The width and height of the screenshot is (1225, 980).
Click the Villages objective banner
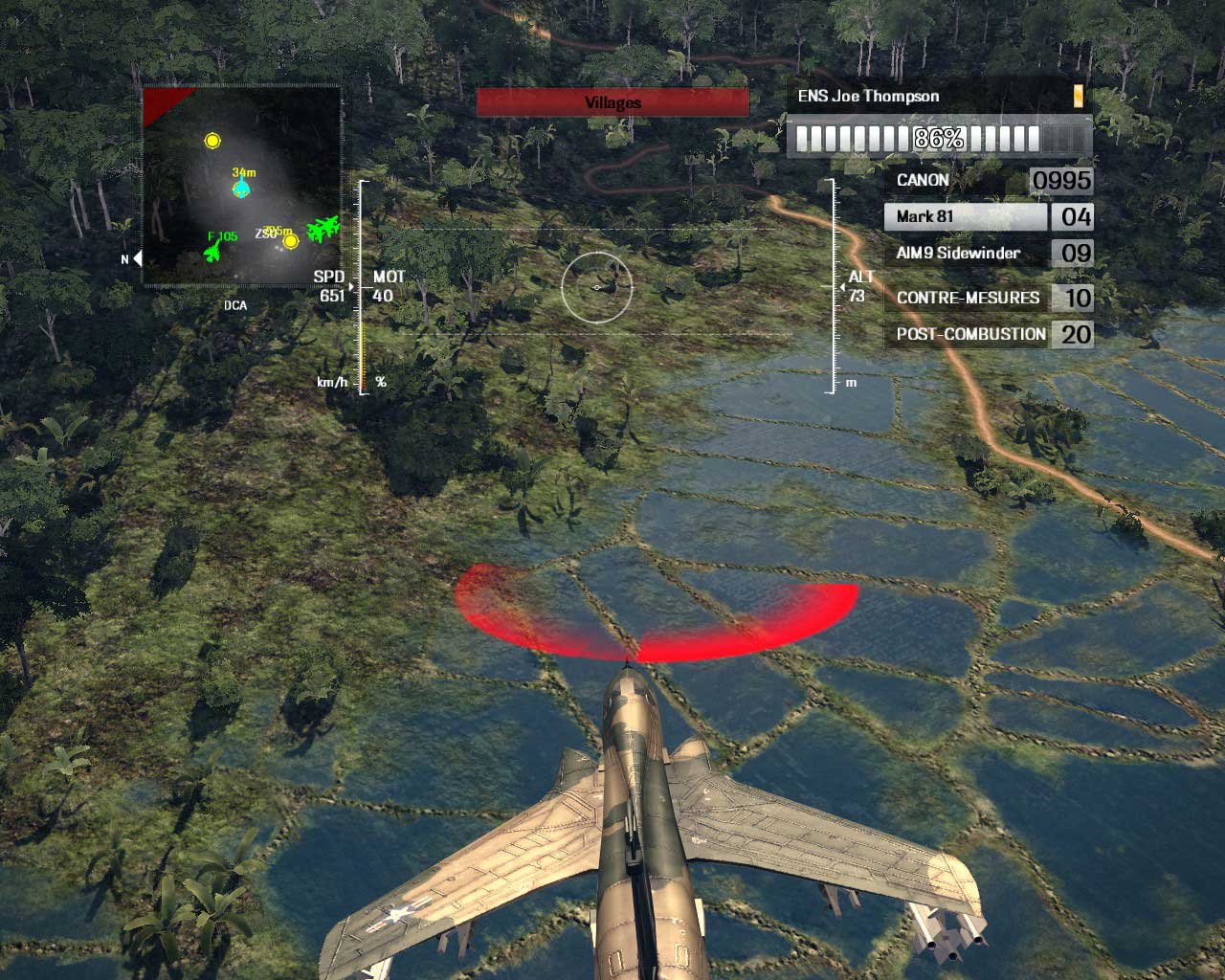612,102
